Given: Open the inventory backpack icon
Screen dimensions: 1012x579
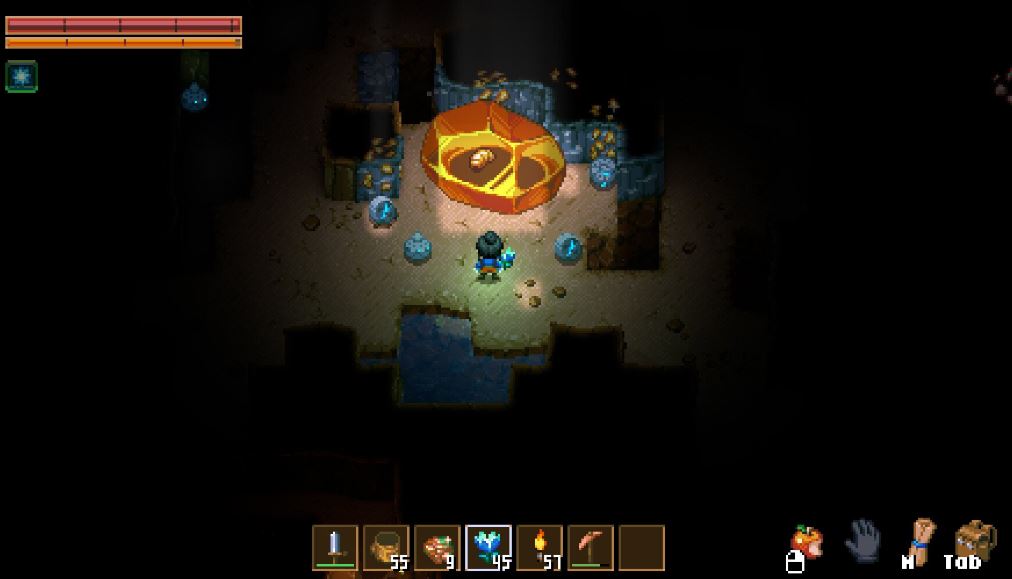Looking at the screenshot, I should point(974,541).
